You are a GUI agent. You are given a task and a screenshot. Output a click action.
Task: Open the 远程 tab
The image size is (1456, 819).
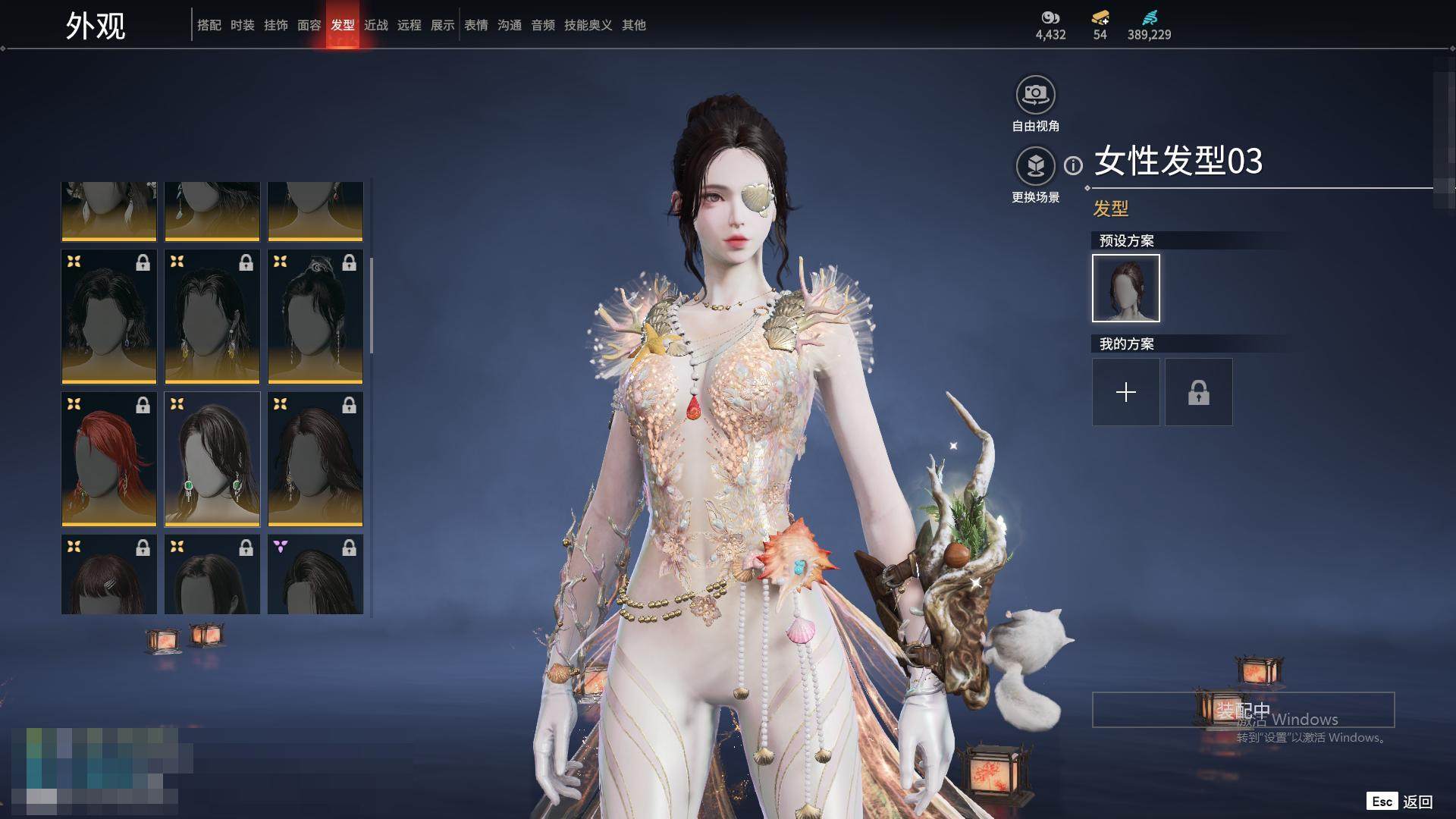(409, 25)
